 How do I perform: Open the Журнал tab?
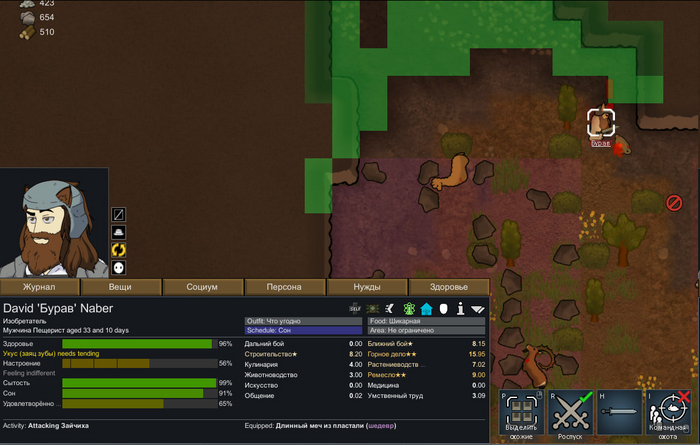[40, 287]
